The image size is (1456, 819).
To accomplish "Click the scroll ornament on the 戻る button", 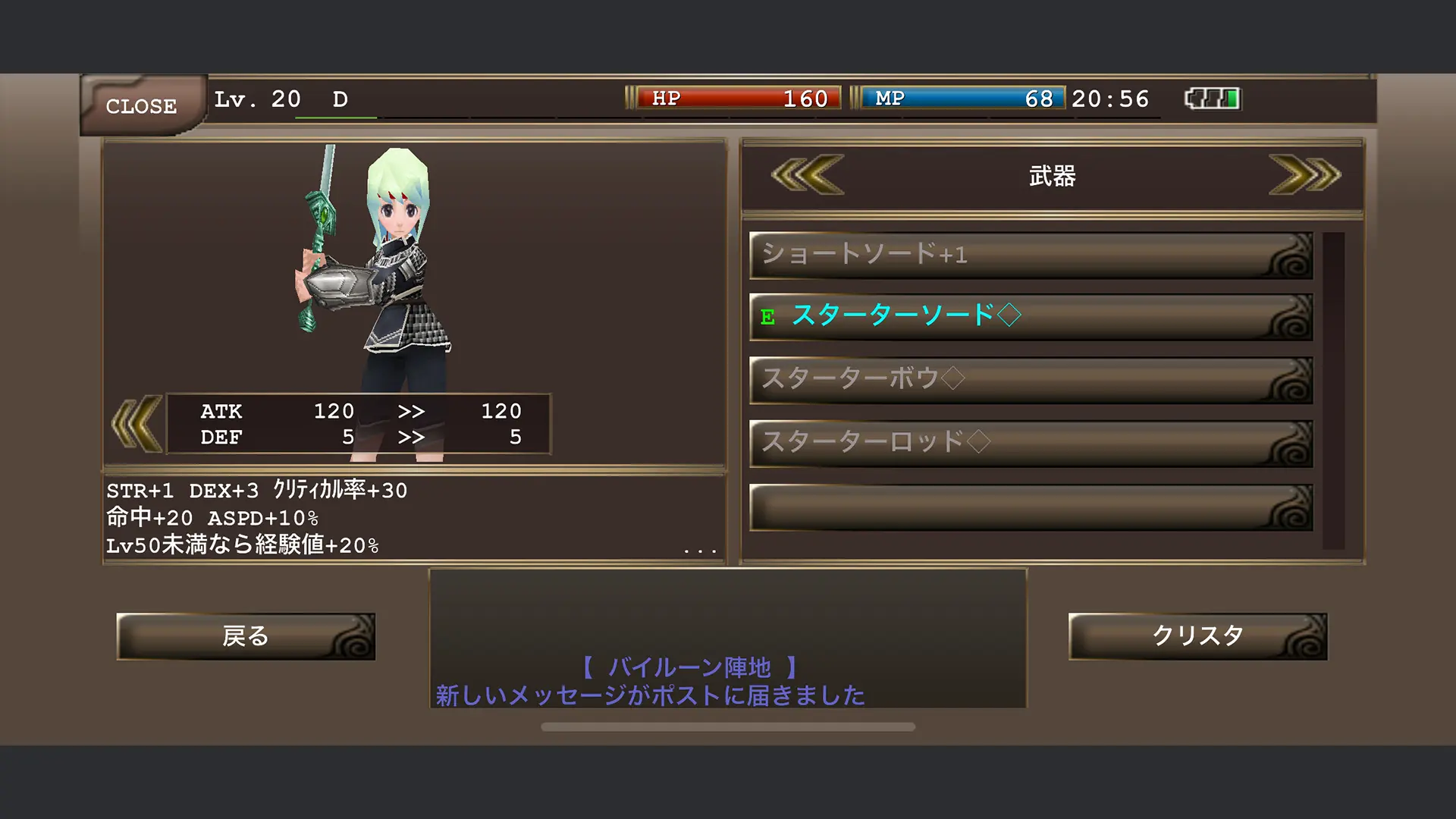I will tap(354, 637).
